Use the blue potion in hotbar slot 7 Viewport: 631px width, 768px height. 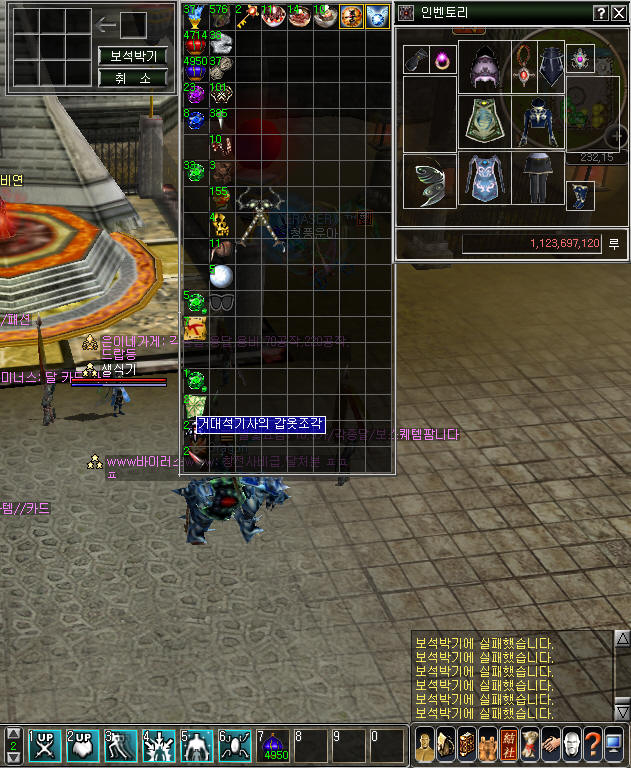pos(277,746)
